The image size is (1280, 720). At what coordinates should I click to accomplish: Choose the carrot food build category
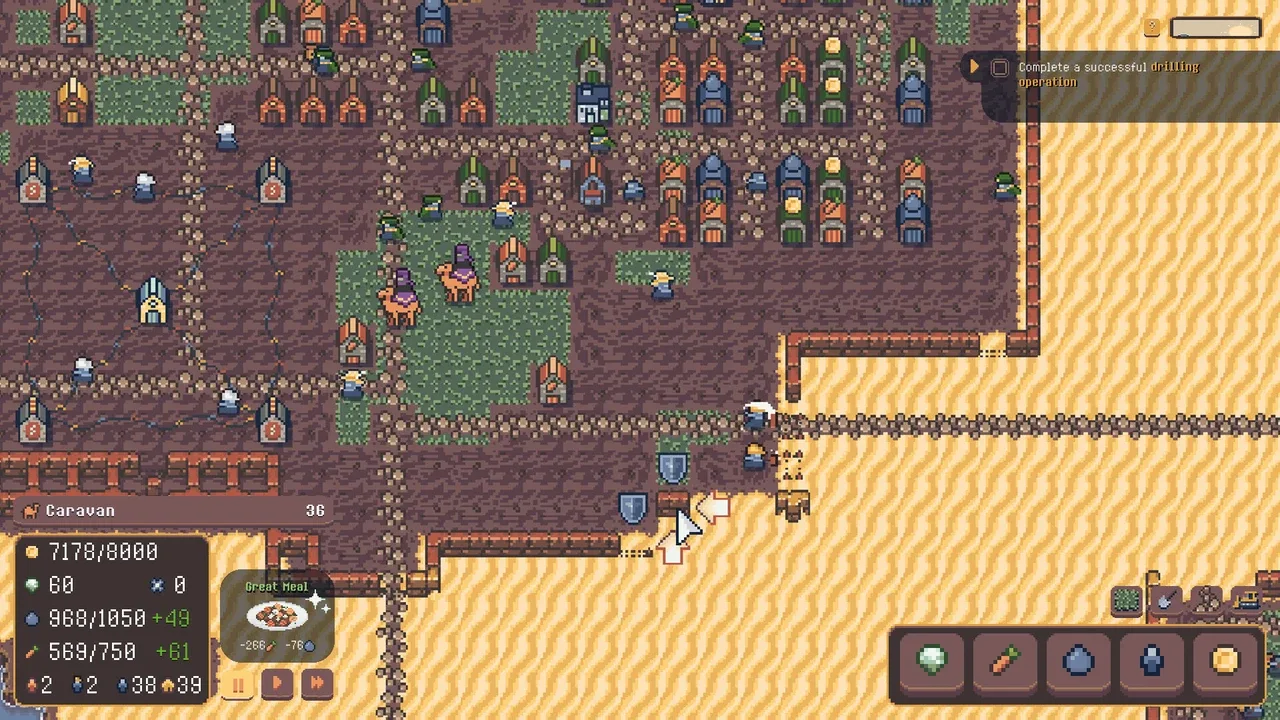(1005, 662)
